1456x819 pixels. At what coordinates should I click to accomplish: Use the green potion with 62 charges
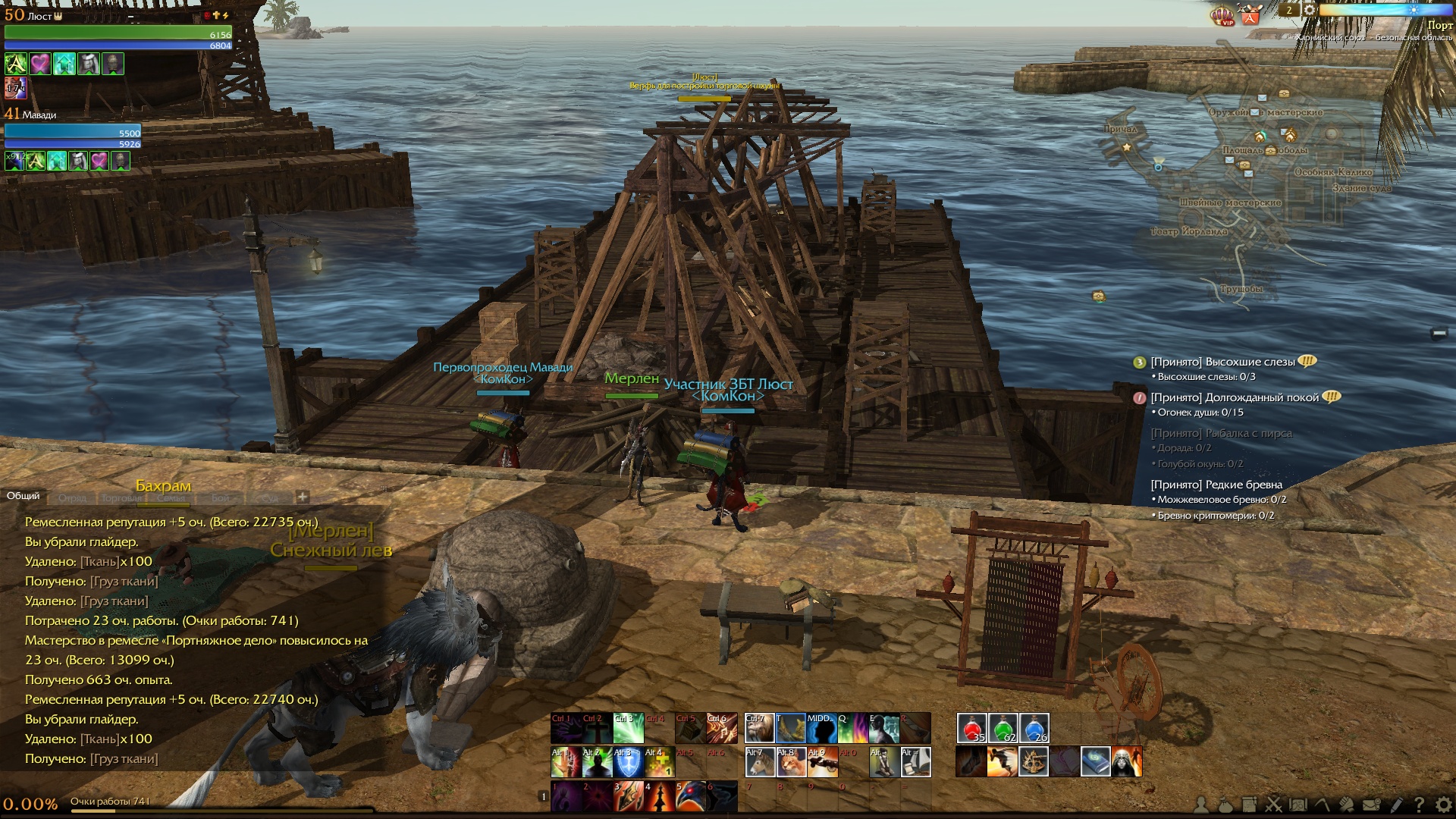1003,728
